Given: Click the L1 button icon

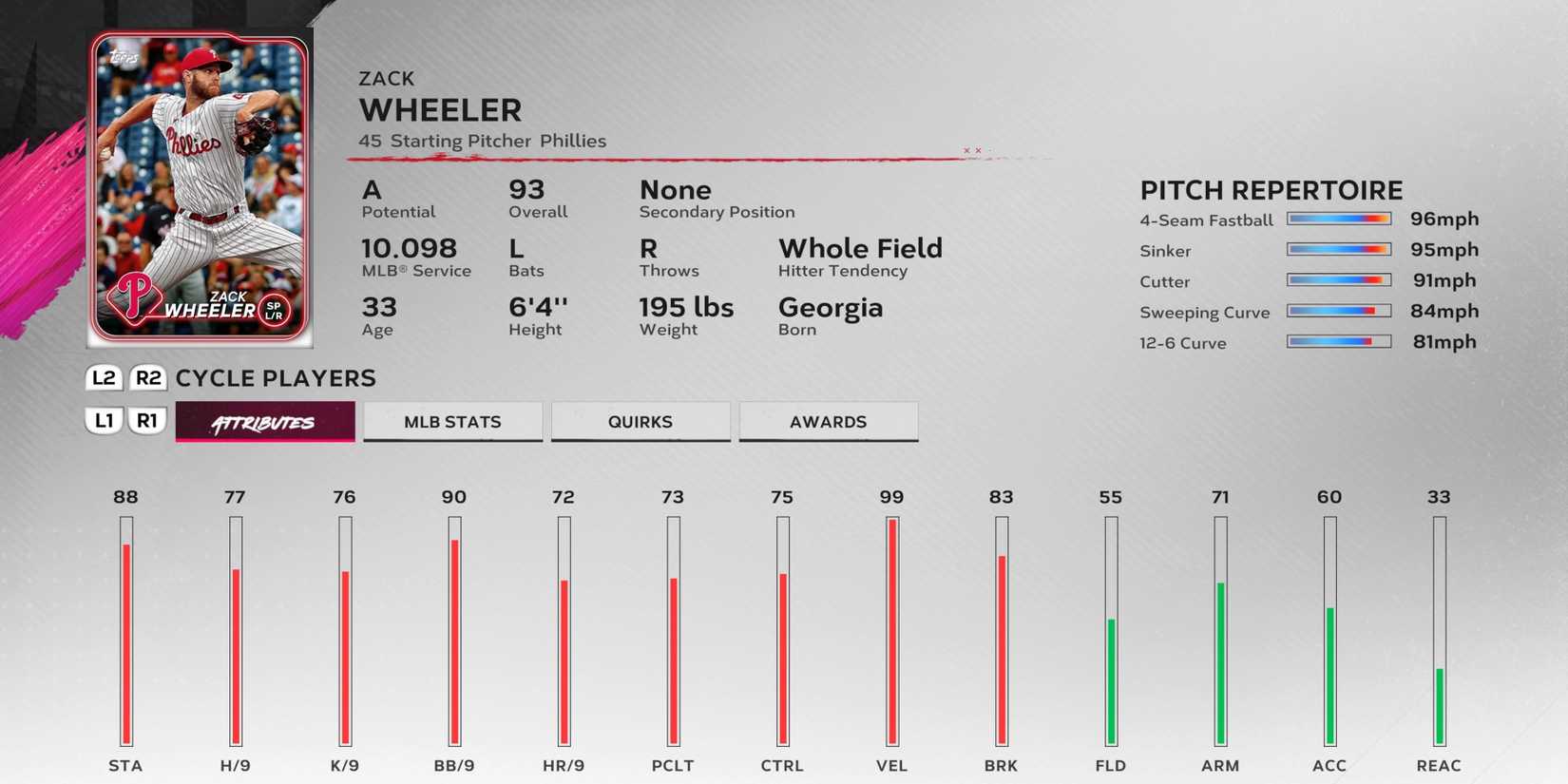Looking at the screenshot, I should pyautogui.click(x=103, y=419).
